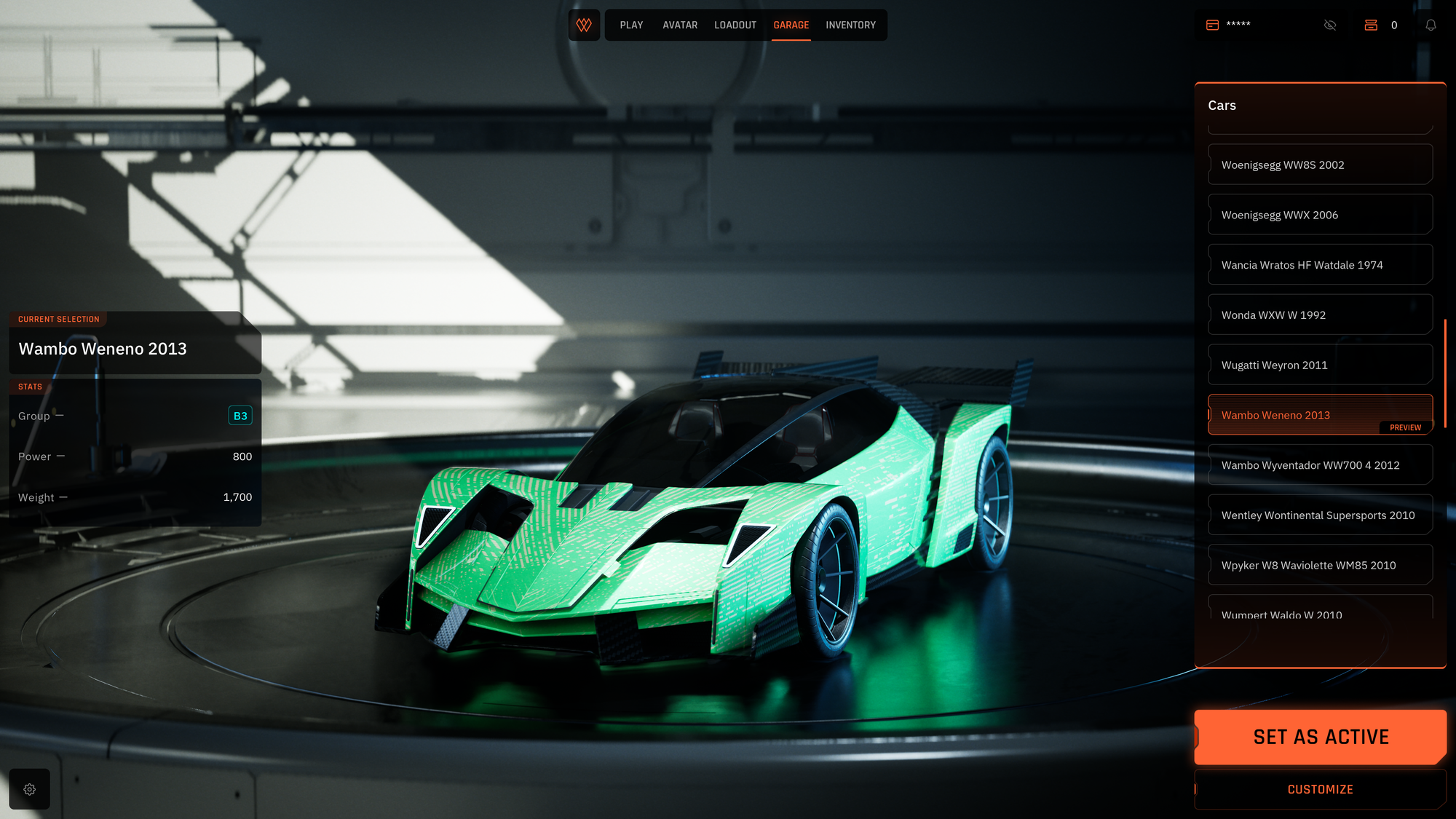Switch to the AVATAR tab
This screenshot has height=819, width=1456.
(x=680, y=25)
